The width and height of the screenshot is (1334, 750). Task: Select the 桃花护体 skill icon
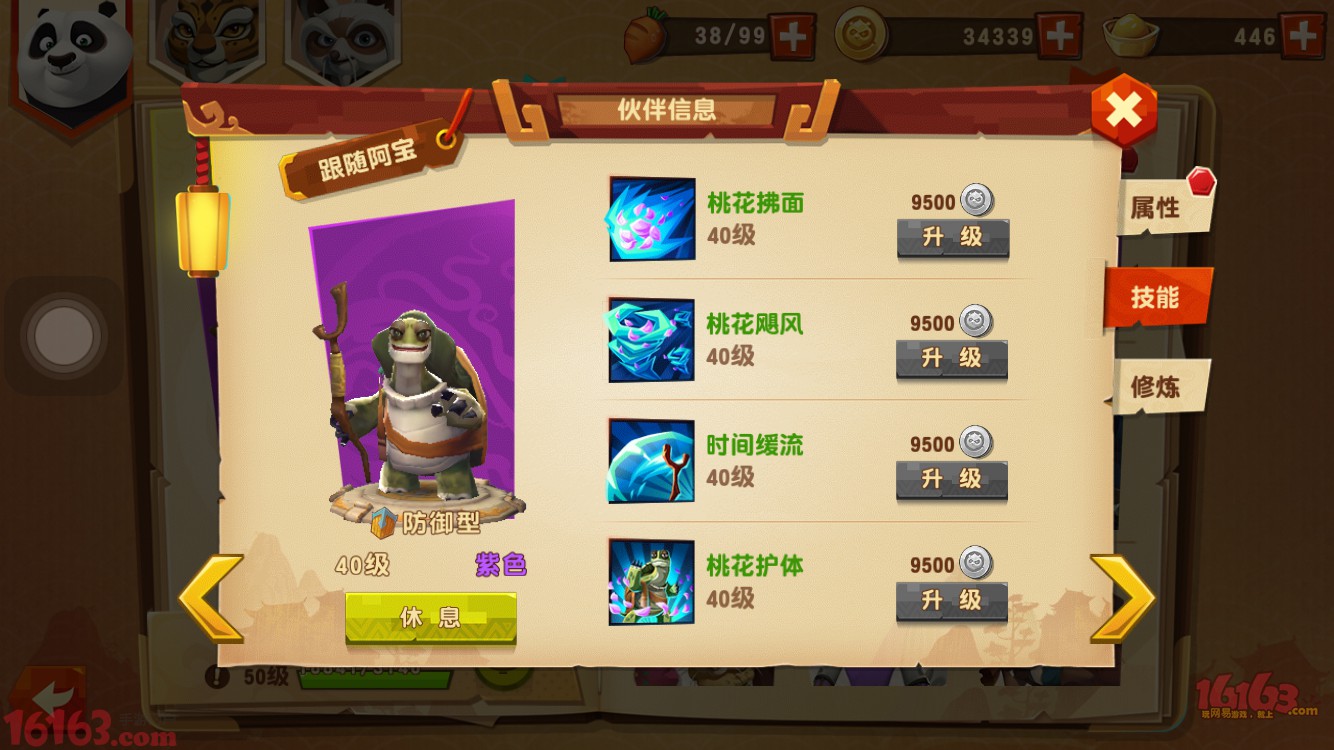650,583
